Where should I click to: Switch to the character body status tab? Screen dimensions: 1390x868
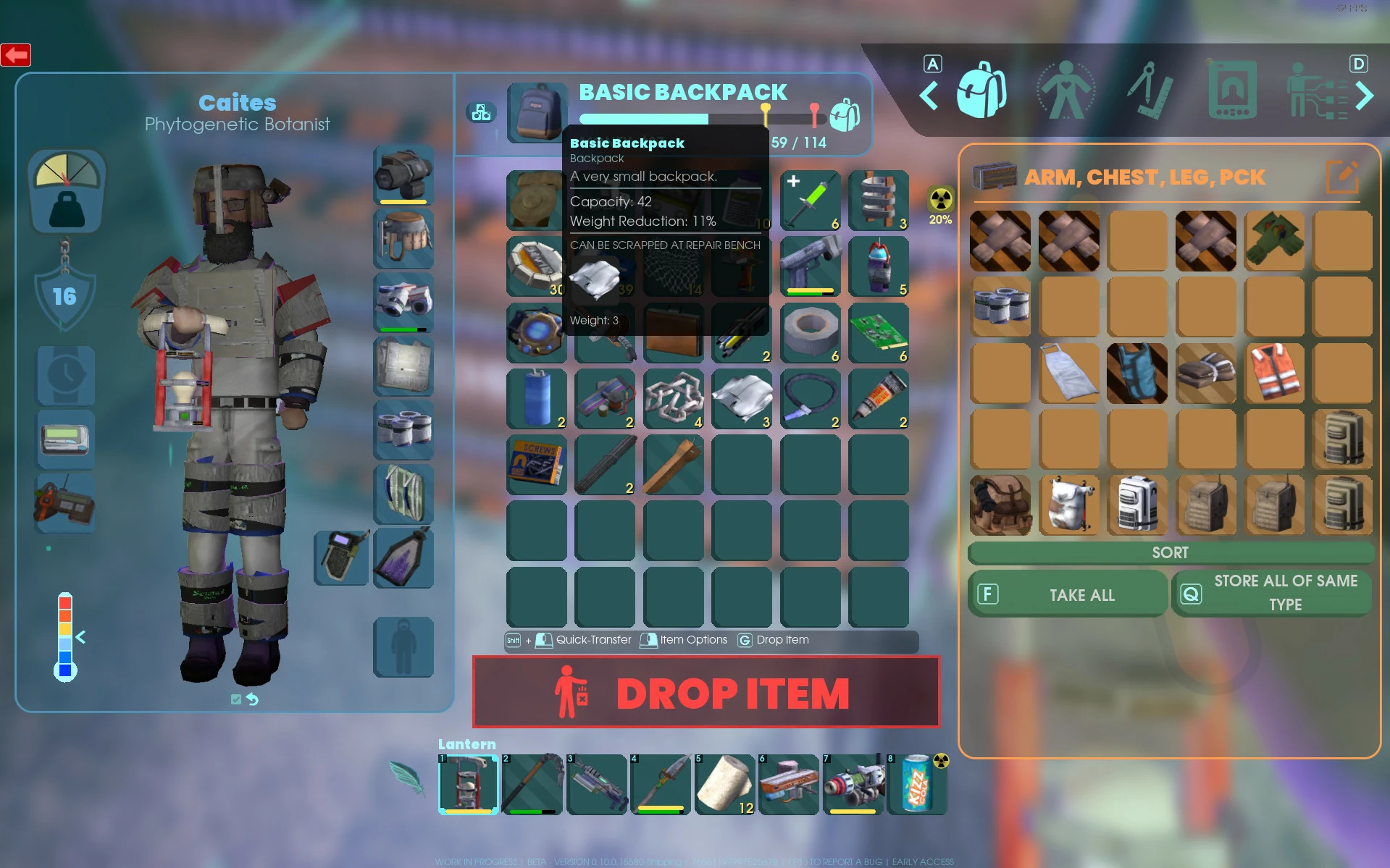pos(1067,88)
